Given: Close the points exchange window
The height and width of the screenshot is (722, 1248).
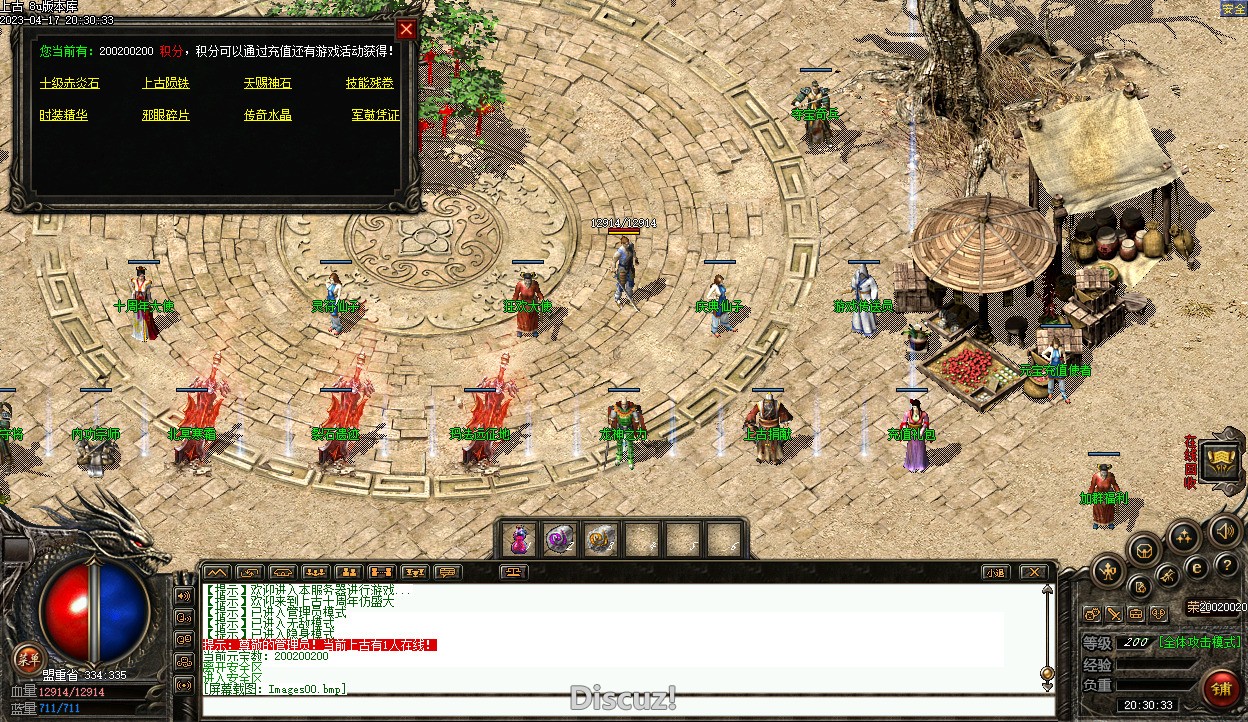Looking at the screenshot, I should coord(406,29).
